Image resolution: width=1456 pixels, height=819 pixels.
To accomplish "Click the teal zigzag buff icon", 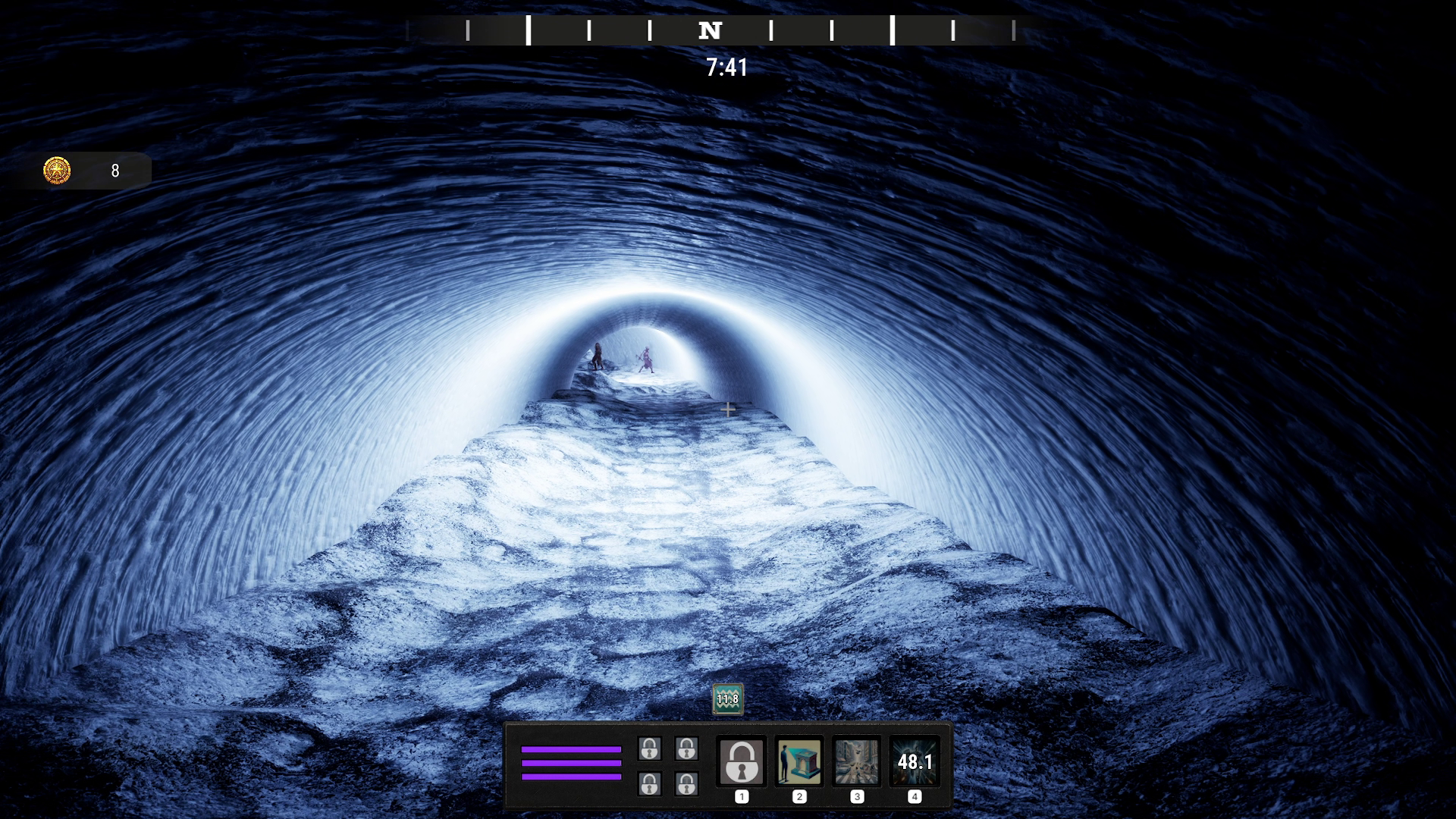I will tap(727, 699).
